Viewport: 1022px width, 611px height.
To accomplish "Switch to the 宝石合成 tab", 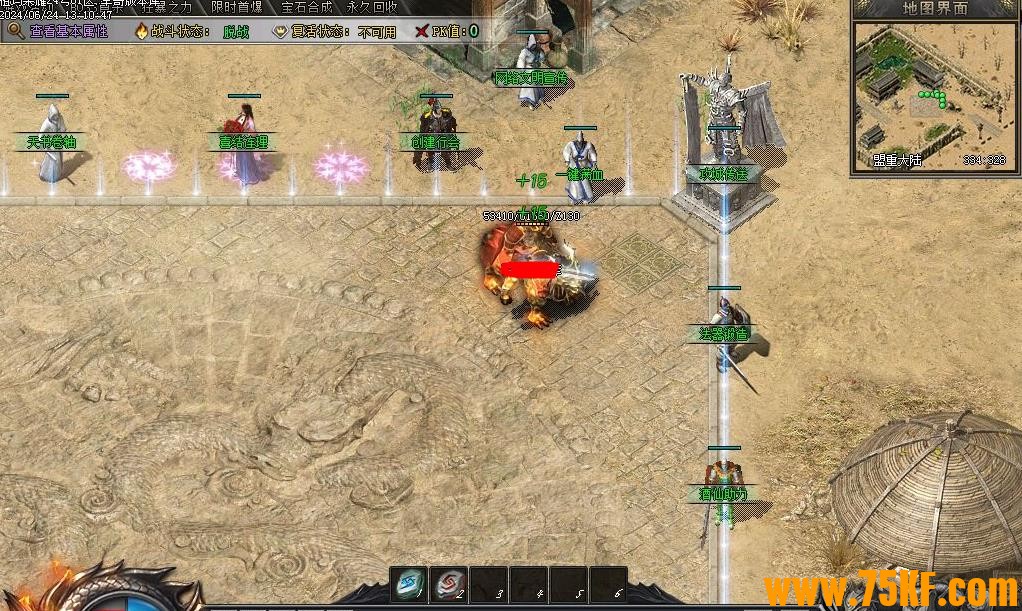I will tap(307, 7).
